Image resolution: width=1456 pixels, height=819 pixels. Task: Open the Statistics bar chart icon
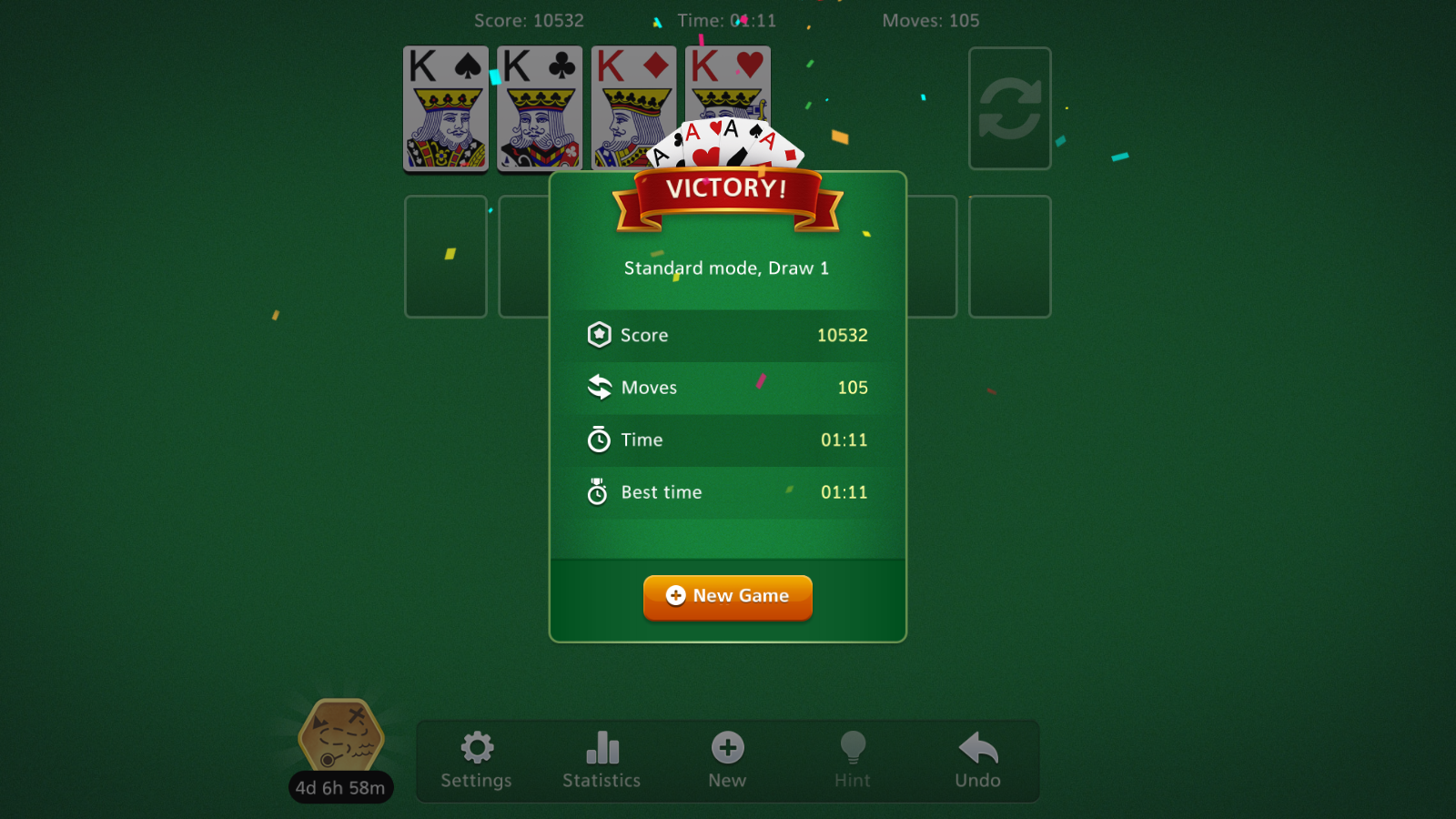point(602,748)
